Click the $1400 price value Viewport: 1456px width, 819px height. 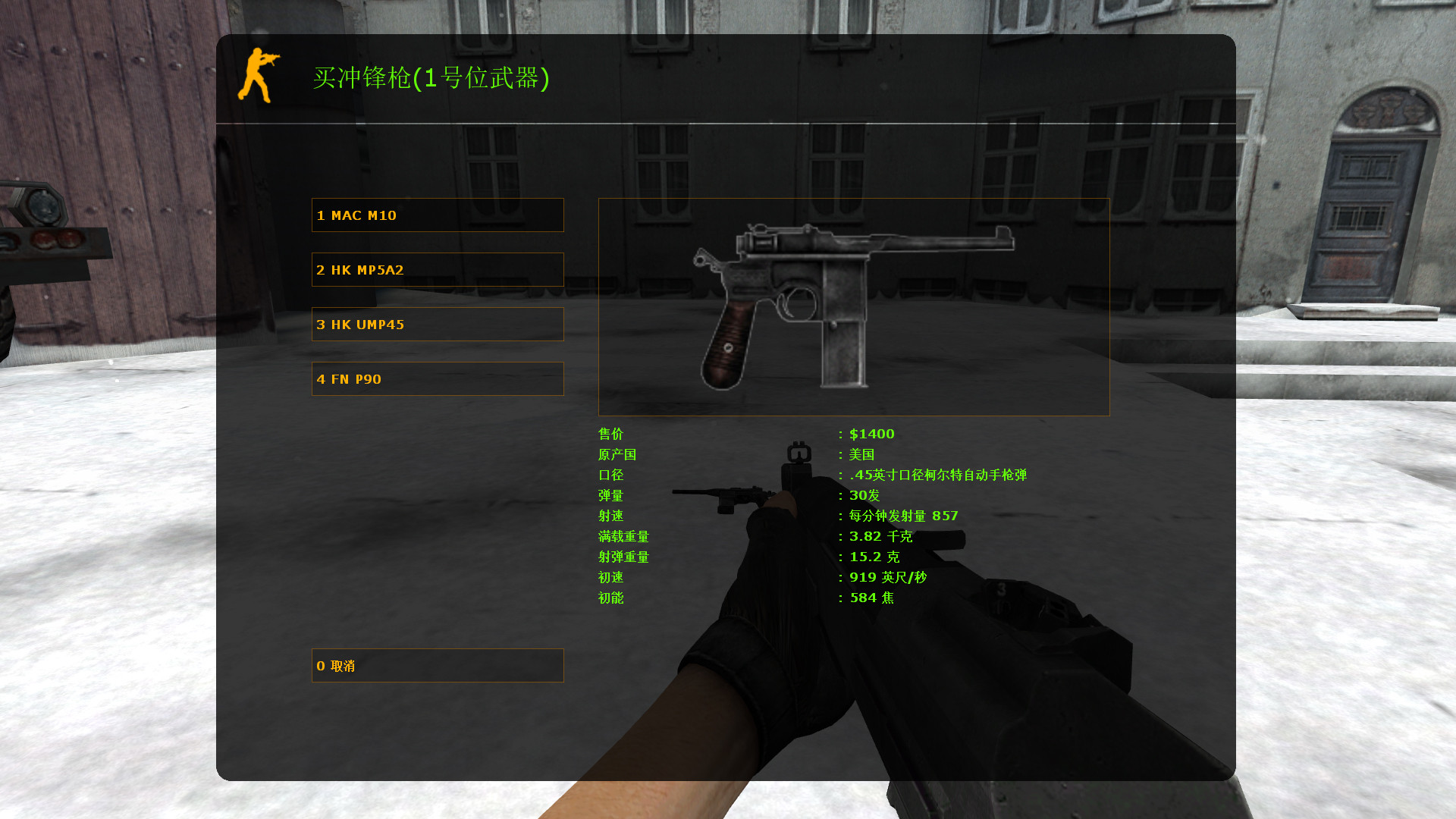(871, 434)
